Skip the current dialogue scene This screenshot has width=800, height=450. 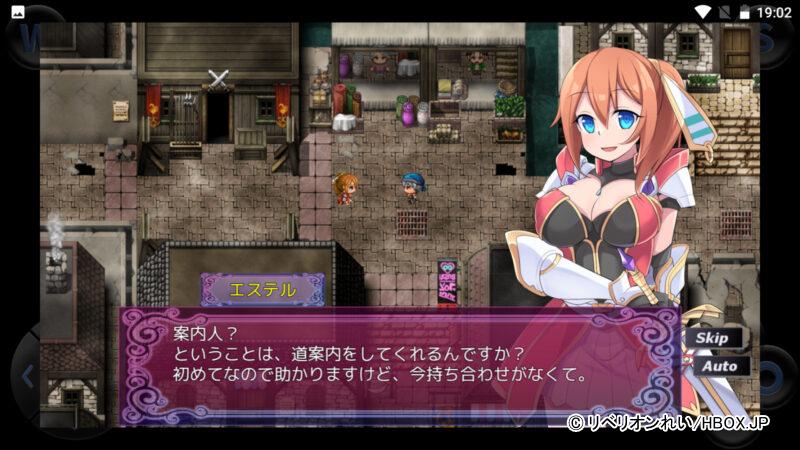point(714,338)
